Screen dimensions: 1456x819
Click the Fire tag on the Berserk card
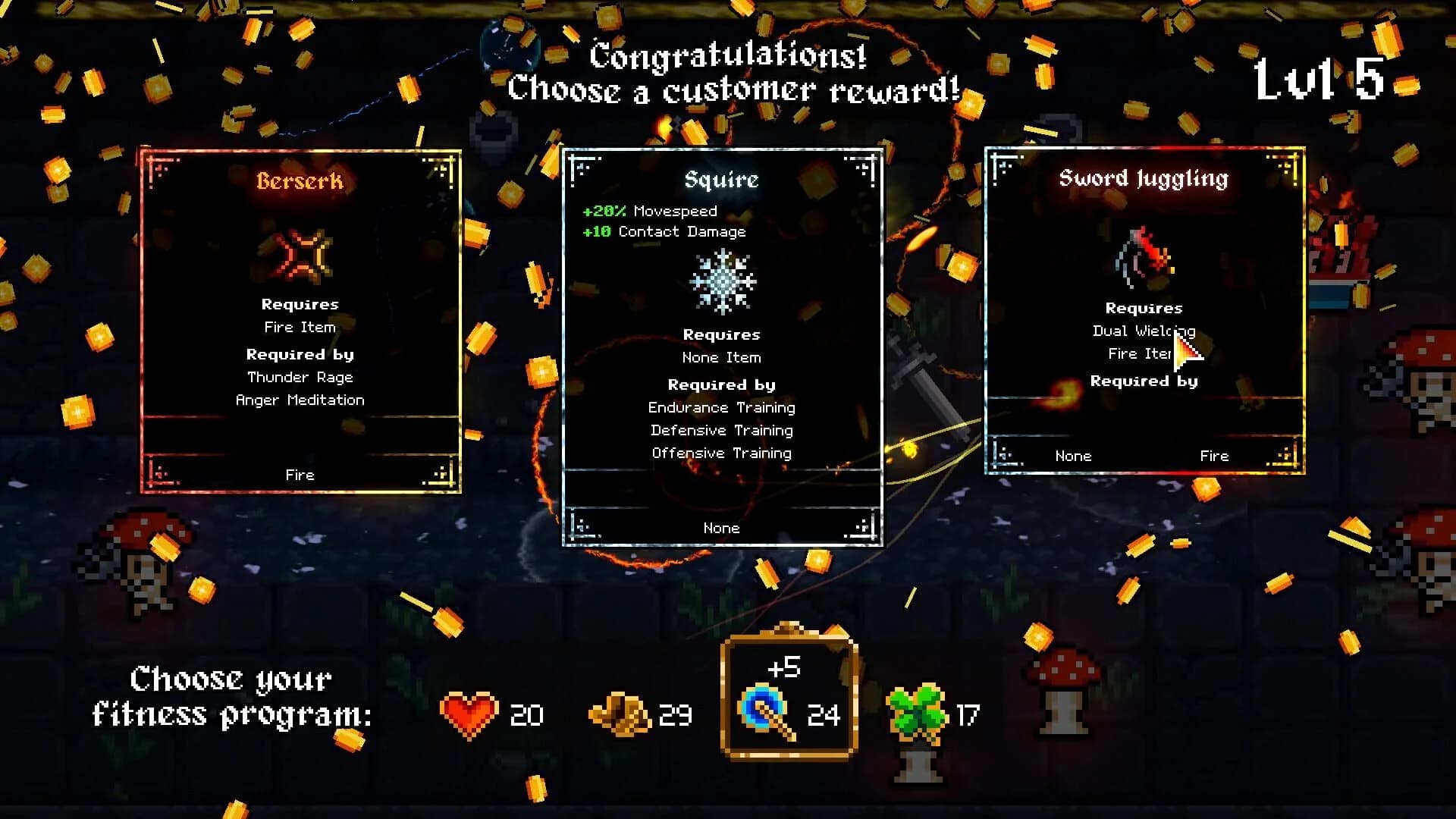(x=299, y=474)
